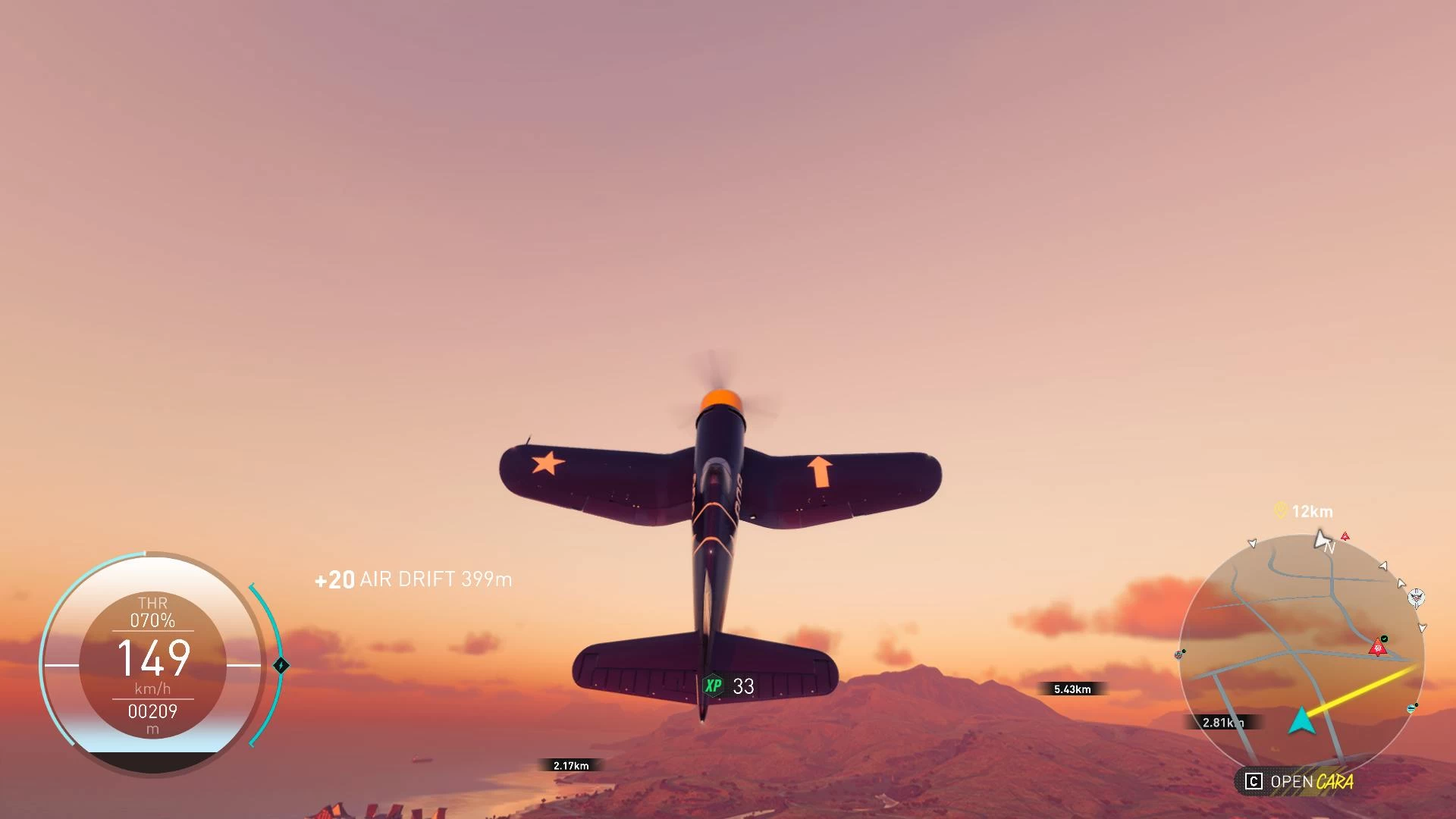Click the blue wave marker on minimap edge
The image size is (1456, 819).
1411,709
